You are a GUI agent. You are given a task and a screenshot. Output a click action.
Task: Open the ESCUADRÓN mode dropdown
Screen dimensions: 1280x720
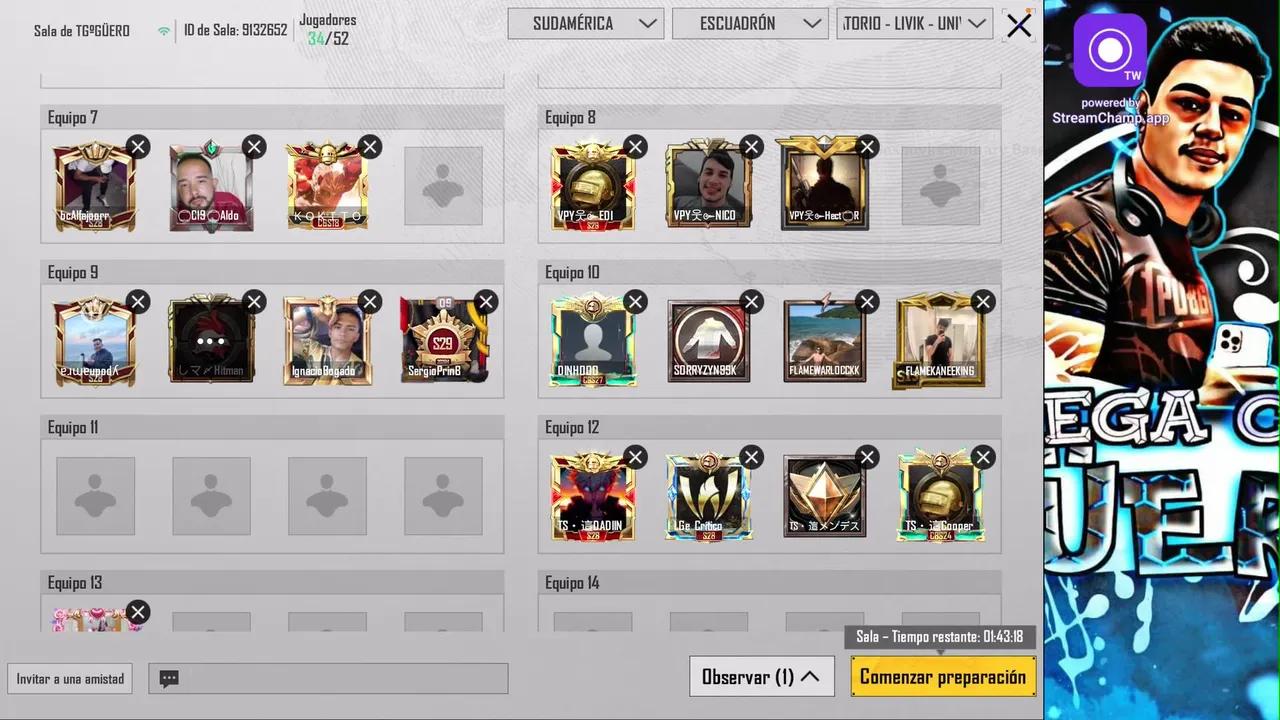coord(750,23)
